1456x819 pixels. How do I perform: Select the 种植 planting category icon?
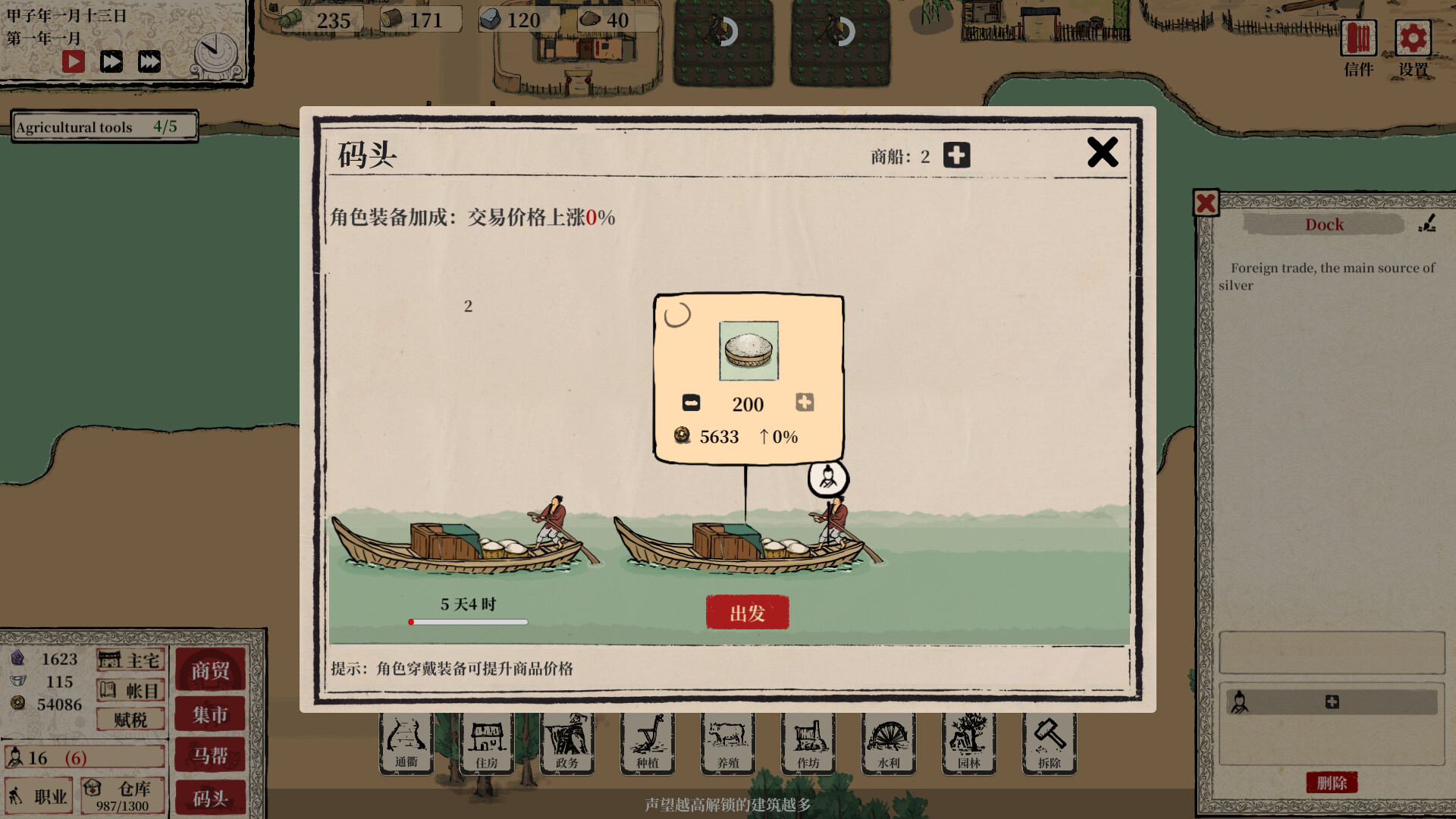[x=647, y=742]
